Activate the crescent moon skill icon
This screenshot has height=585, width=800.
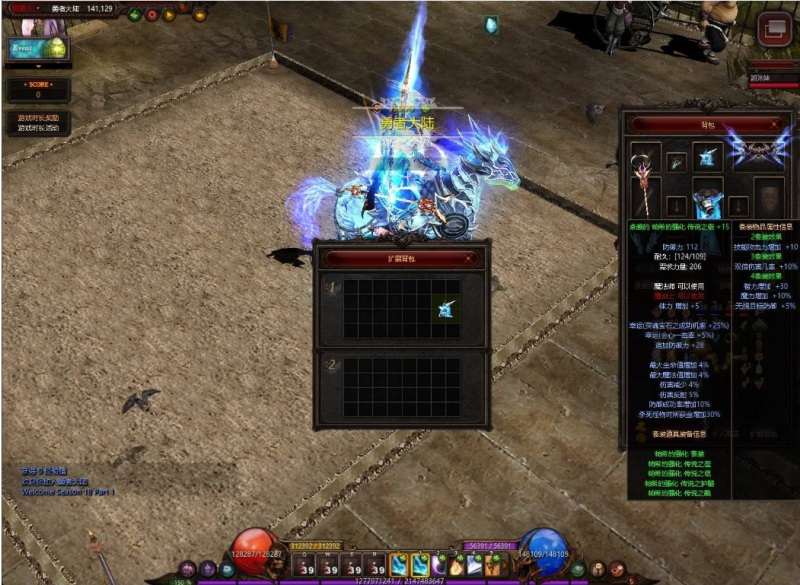tap(440, 565)
